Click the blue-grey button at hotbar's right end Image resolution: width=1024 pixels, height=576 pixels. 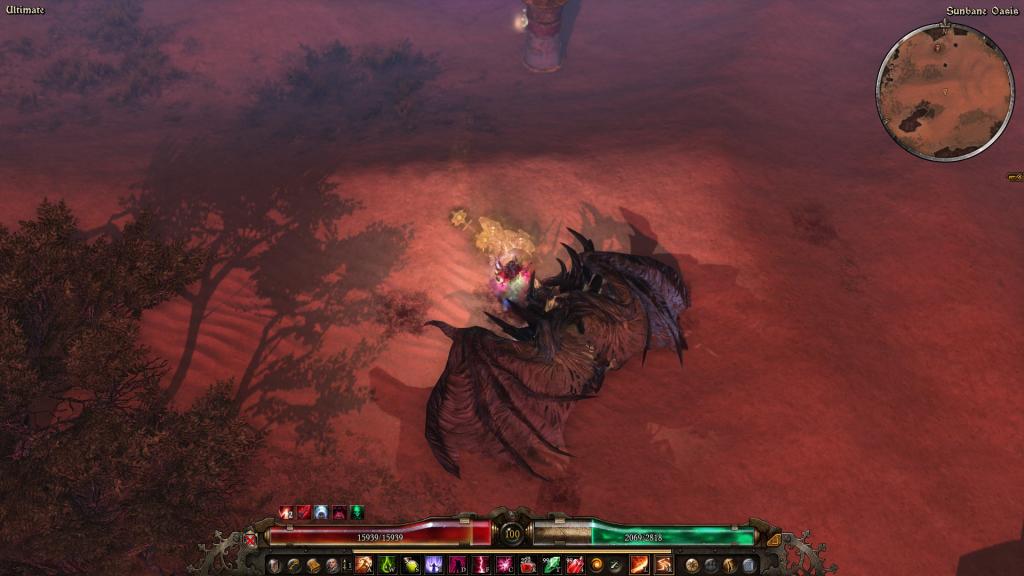(748, 566)
